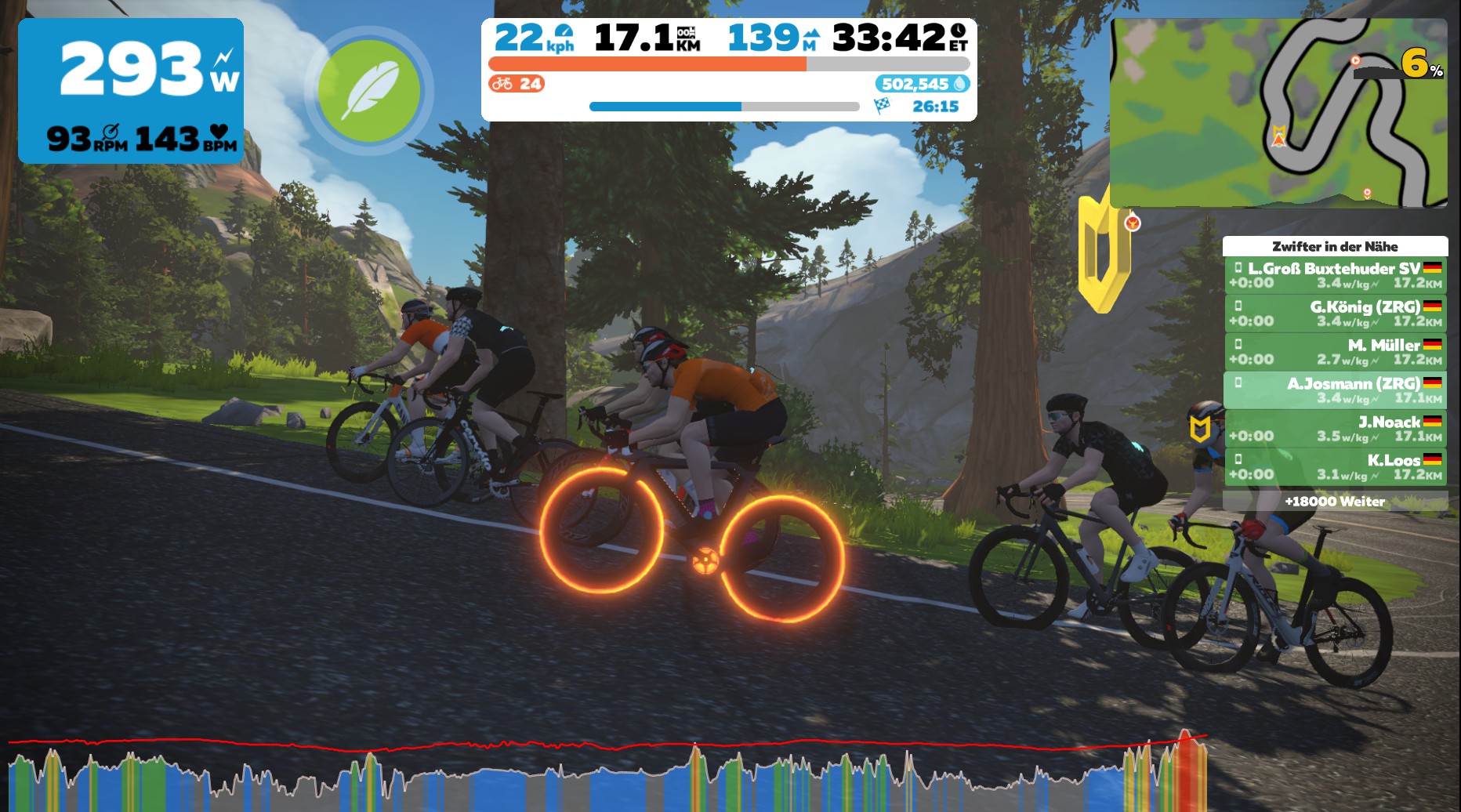Open the power graph at bottom

607,772
